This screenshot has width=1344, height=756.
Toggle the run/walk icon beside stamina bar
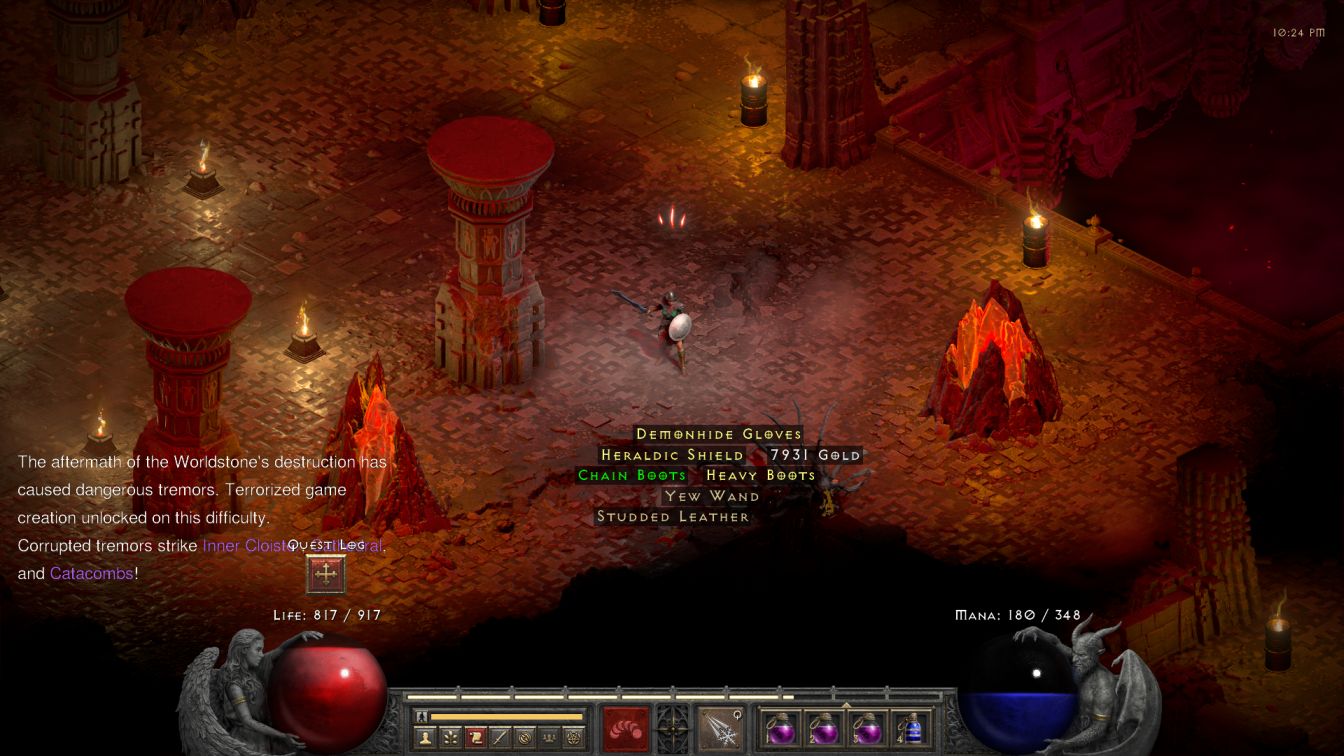point(422,716)
